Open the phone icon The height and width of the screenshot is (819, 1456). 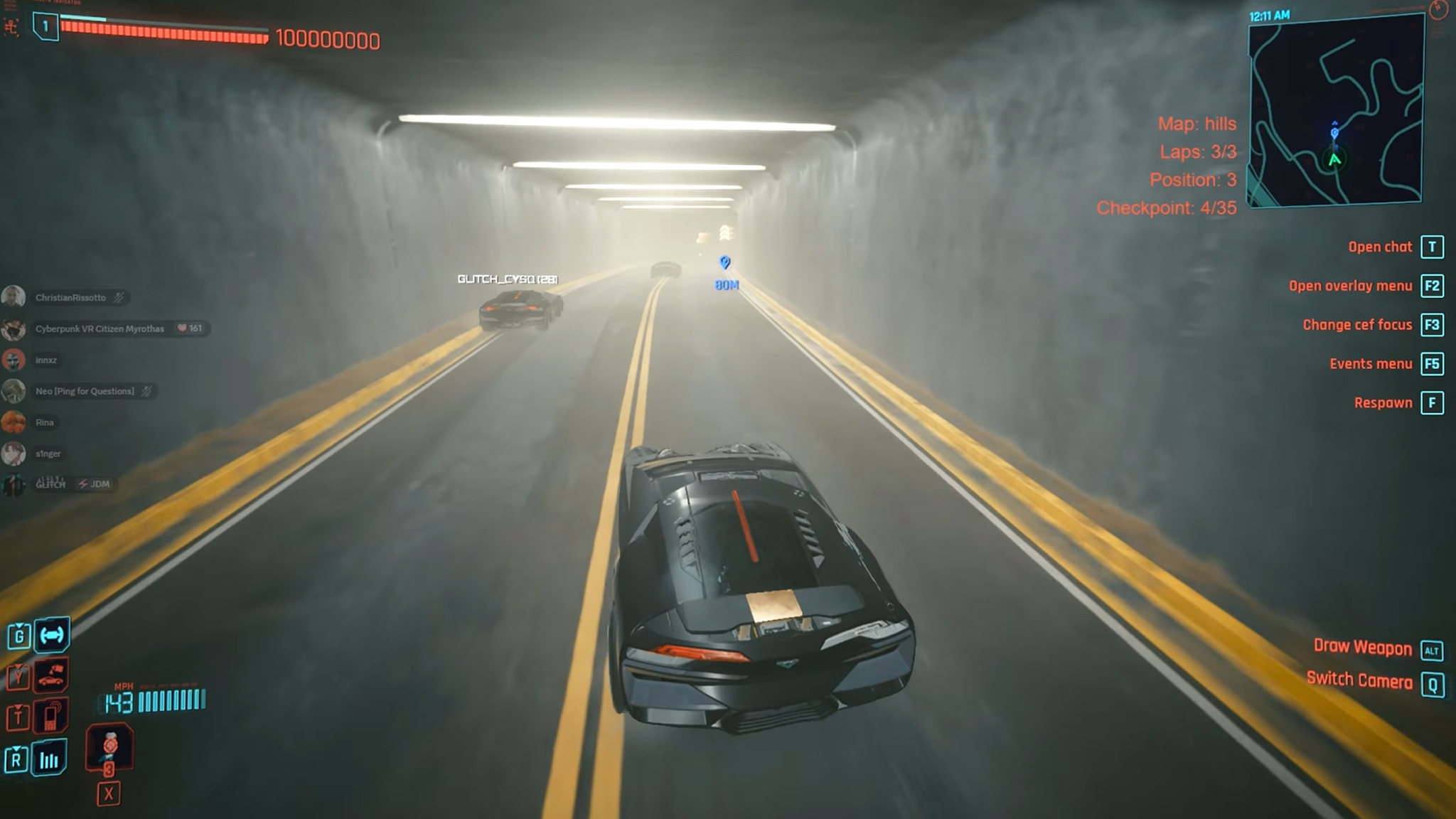(51, 716)
